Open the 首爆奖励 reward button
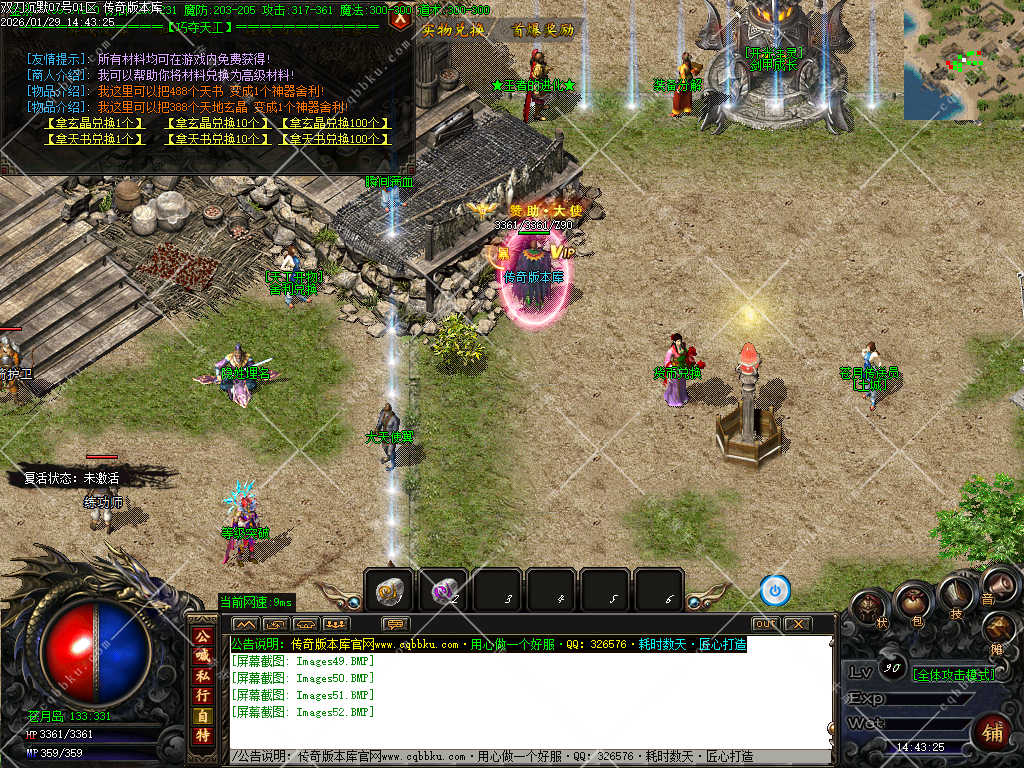 (x=543, y=30)
